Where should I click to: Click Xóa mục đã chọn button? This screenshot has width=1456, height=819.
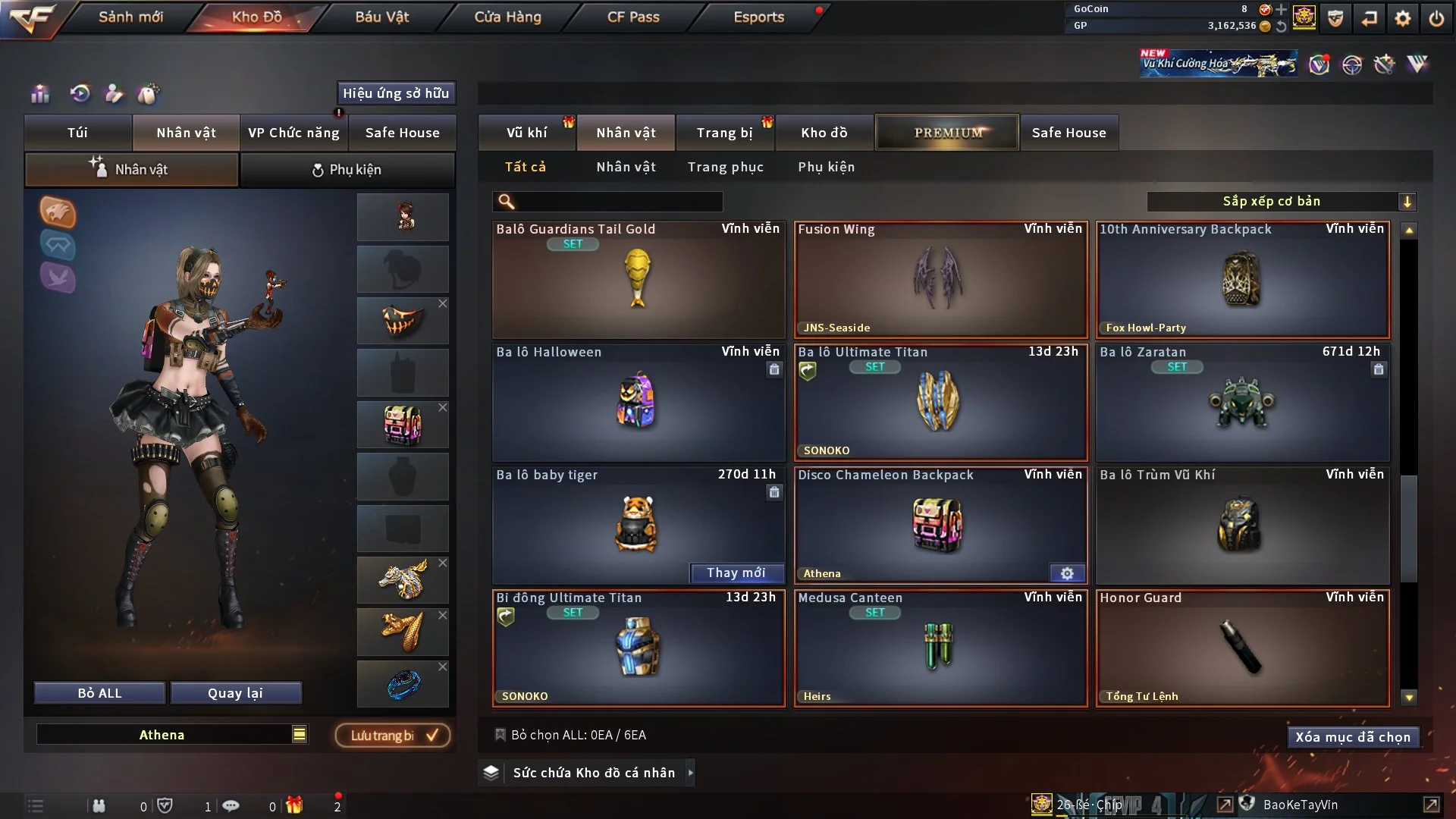[x=1352, y=737]
